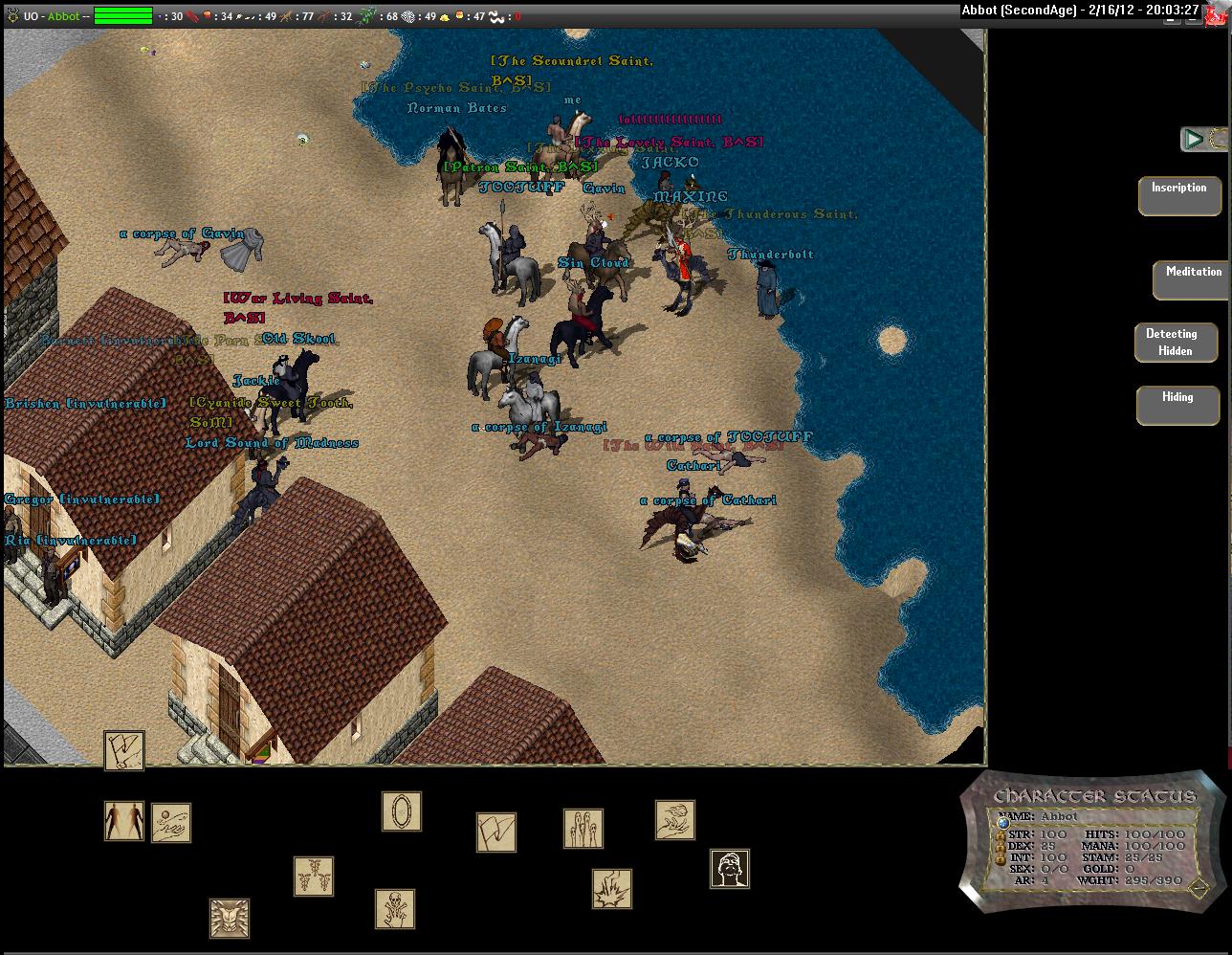Toggle the INT stat lock
This screenshot has width=1232, height=955.
coord(1001,857)
